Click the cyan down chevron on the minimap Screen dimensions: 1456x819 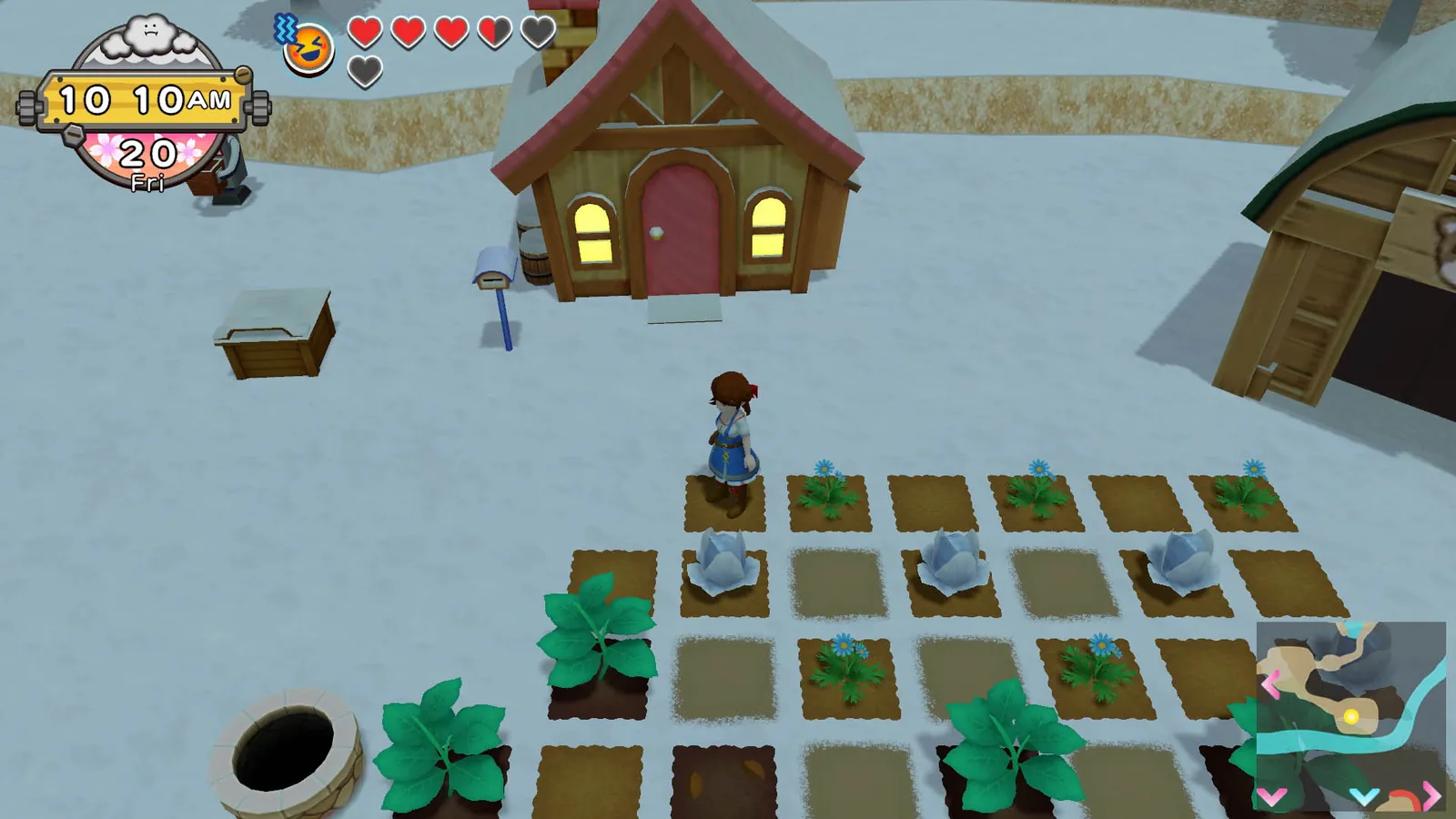point(1363,797)
